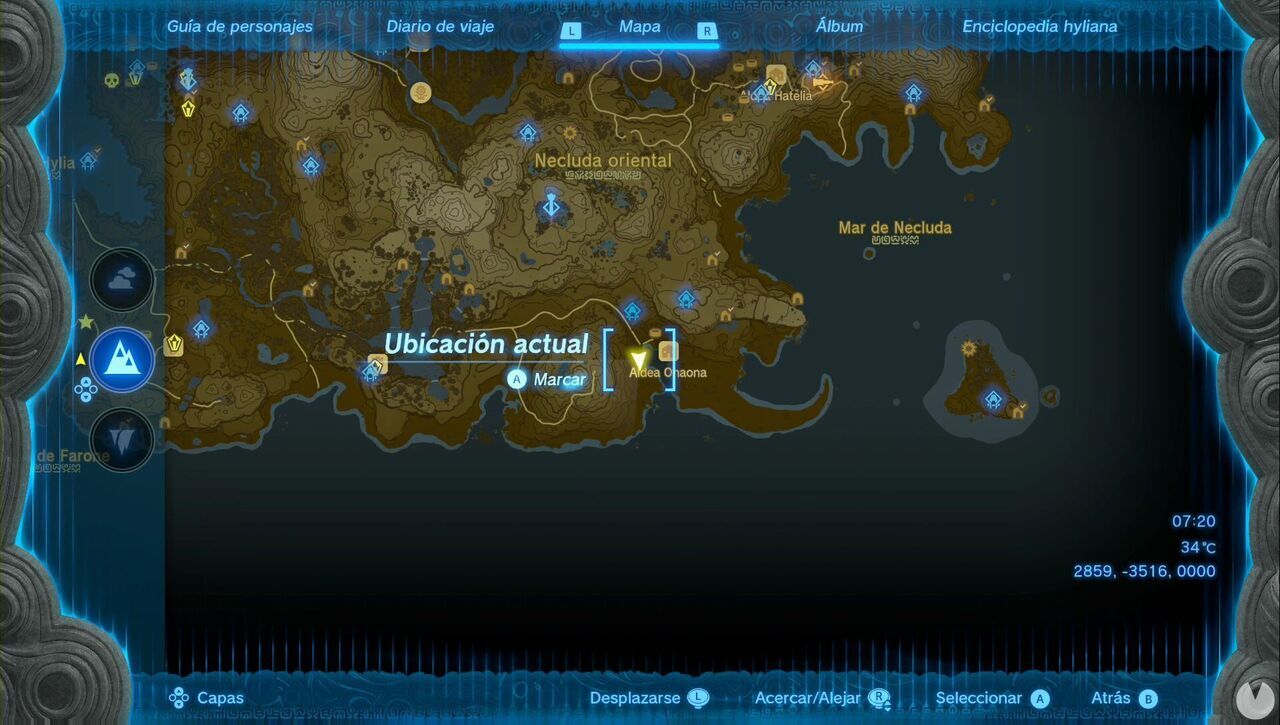Click the L bumper to cycle tabs left
Screen dimensions: 1280x725
(571, 31)
